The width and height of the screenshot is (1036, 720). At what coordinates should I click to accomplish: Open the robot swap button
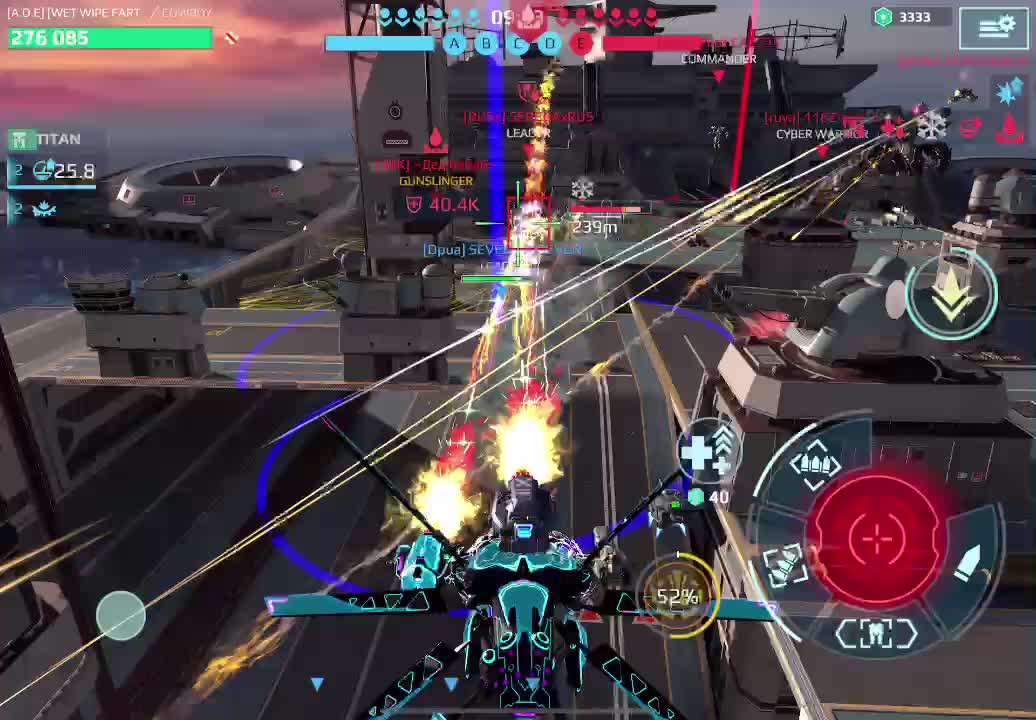point(876,632)
